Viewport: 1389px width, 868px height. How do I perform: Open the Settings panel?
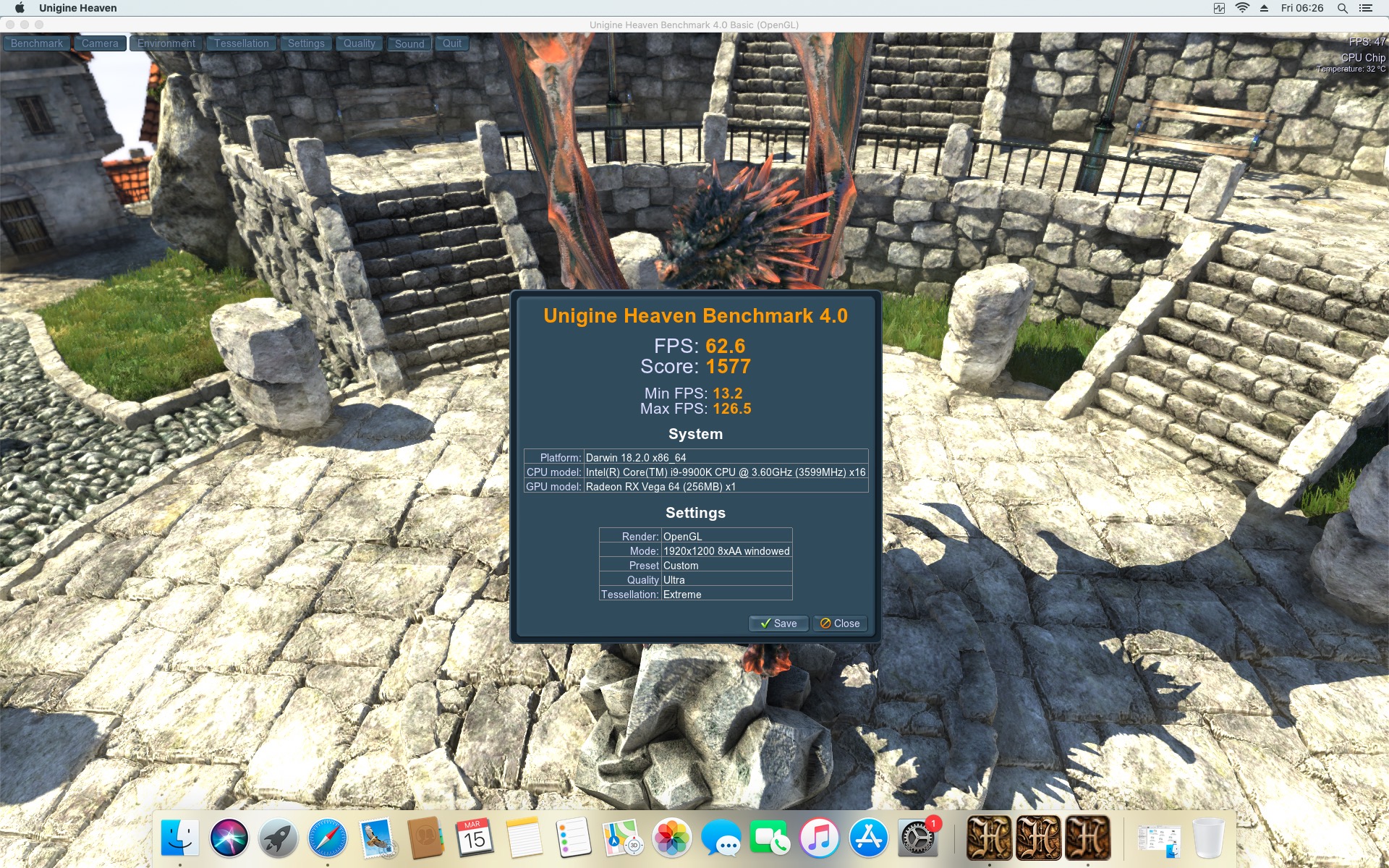(x=306, y=43)
